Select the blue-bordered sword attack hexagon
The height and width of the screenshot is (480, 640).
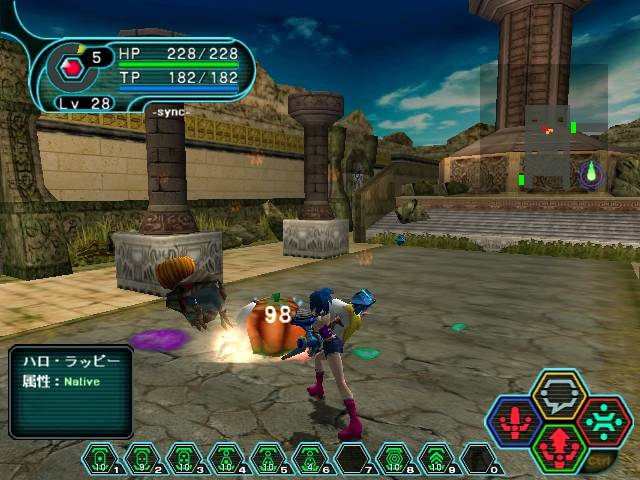point(513,420)
